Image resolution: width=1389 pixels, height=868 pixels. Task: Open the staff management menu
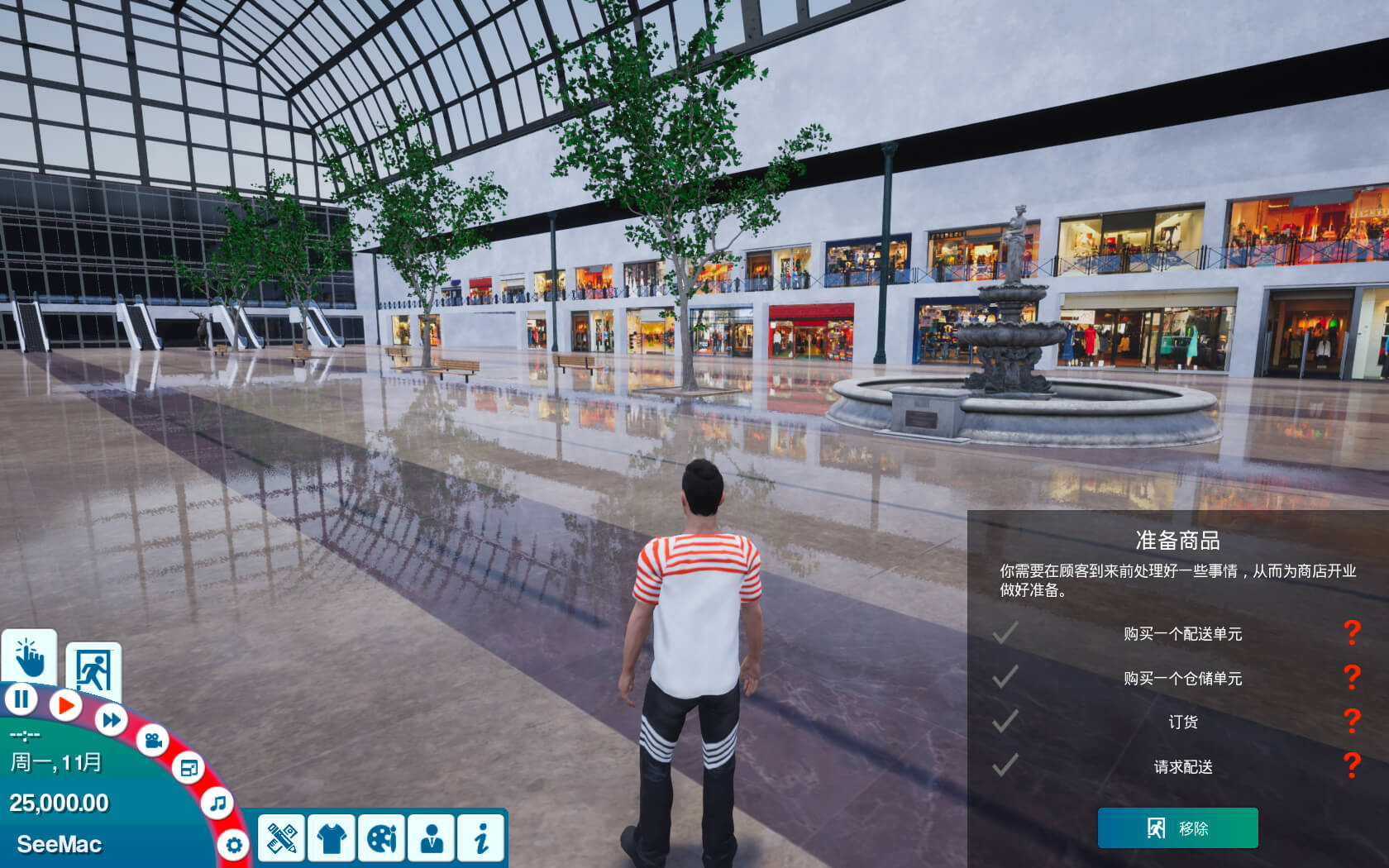[431, 838]
